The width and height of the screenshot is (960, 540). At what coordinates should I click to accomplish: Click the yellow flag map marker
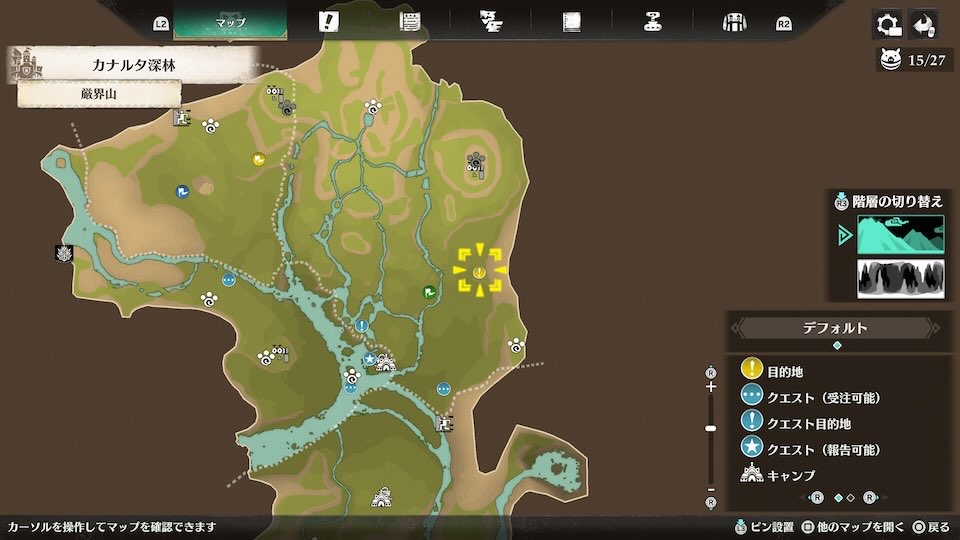click(258, 158)
